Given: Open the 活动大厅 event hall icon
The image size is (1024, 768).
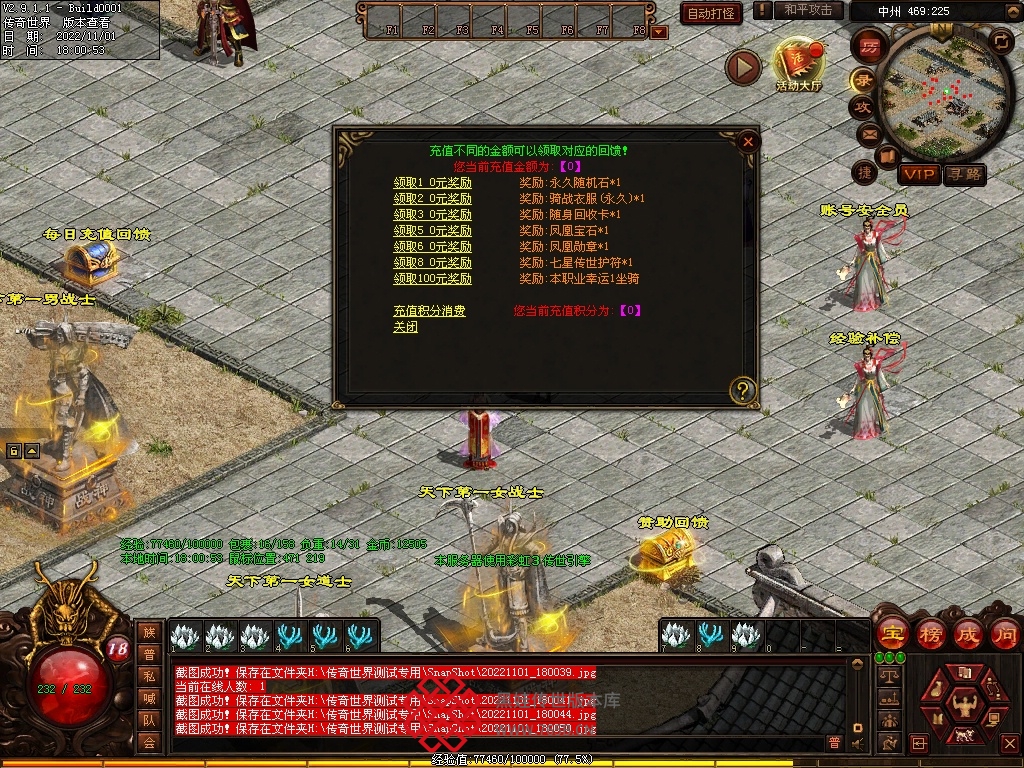Looking at the screenshot, I should tap(798, 64).
